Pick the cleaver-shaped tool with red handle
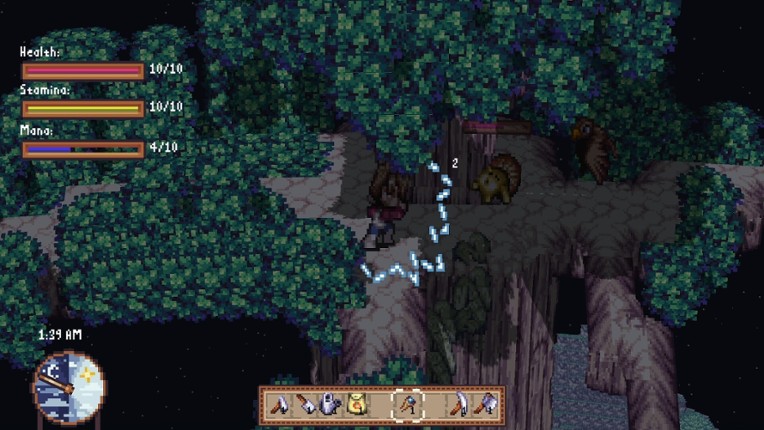The width and height of the screenshot is (764, 430). point(306,405)
